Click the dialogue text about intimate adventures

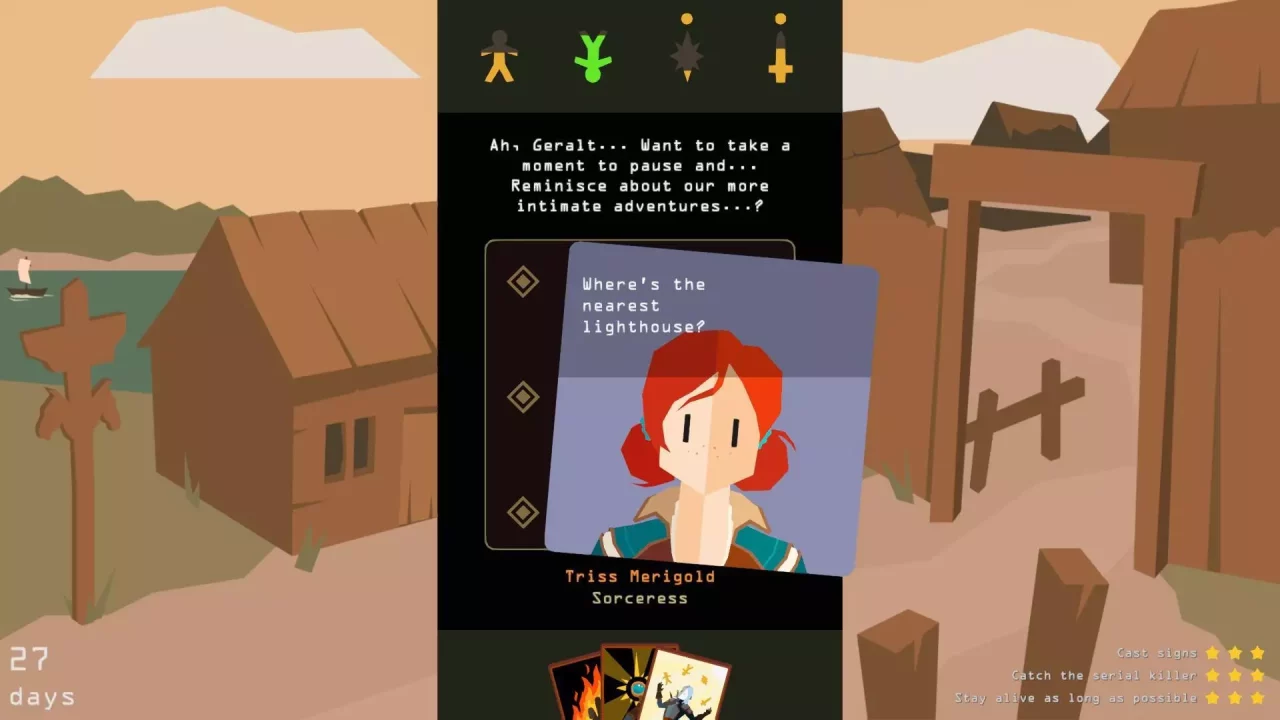(x=640, y=175)
